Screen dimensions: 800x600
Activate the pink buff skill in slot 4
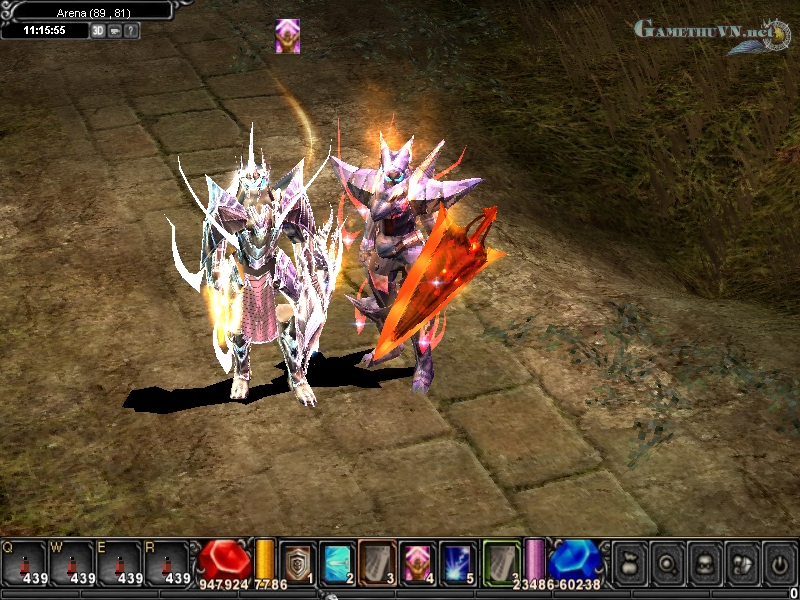click(x=418, y=562)
